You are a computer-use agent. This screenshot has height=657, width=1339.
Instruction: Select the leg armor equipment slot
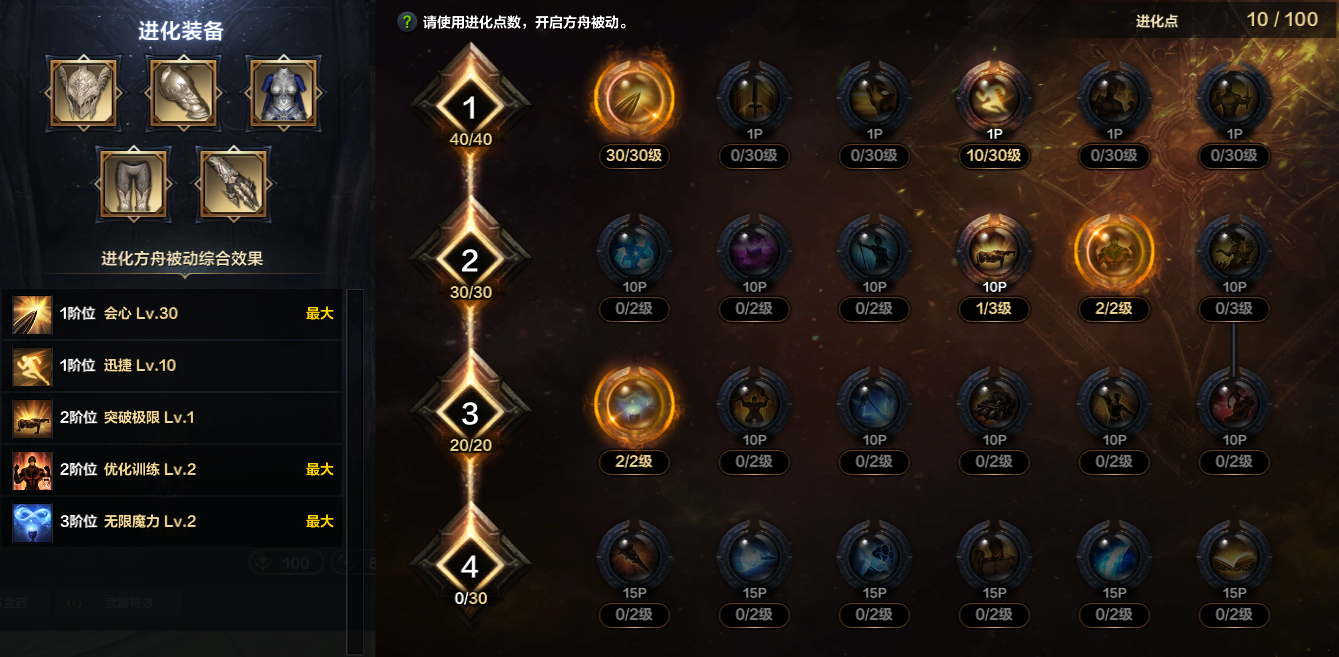pos(133,185)
